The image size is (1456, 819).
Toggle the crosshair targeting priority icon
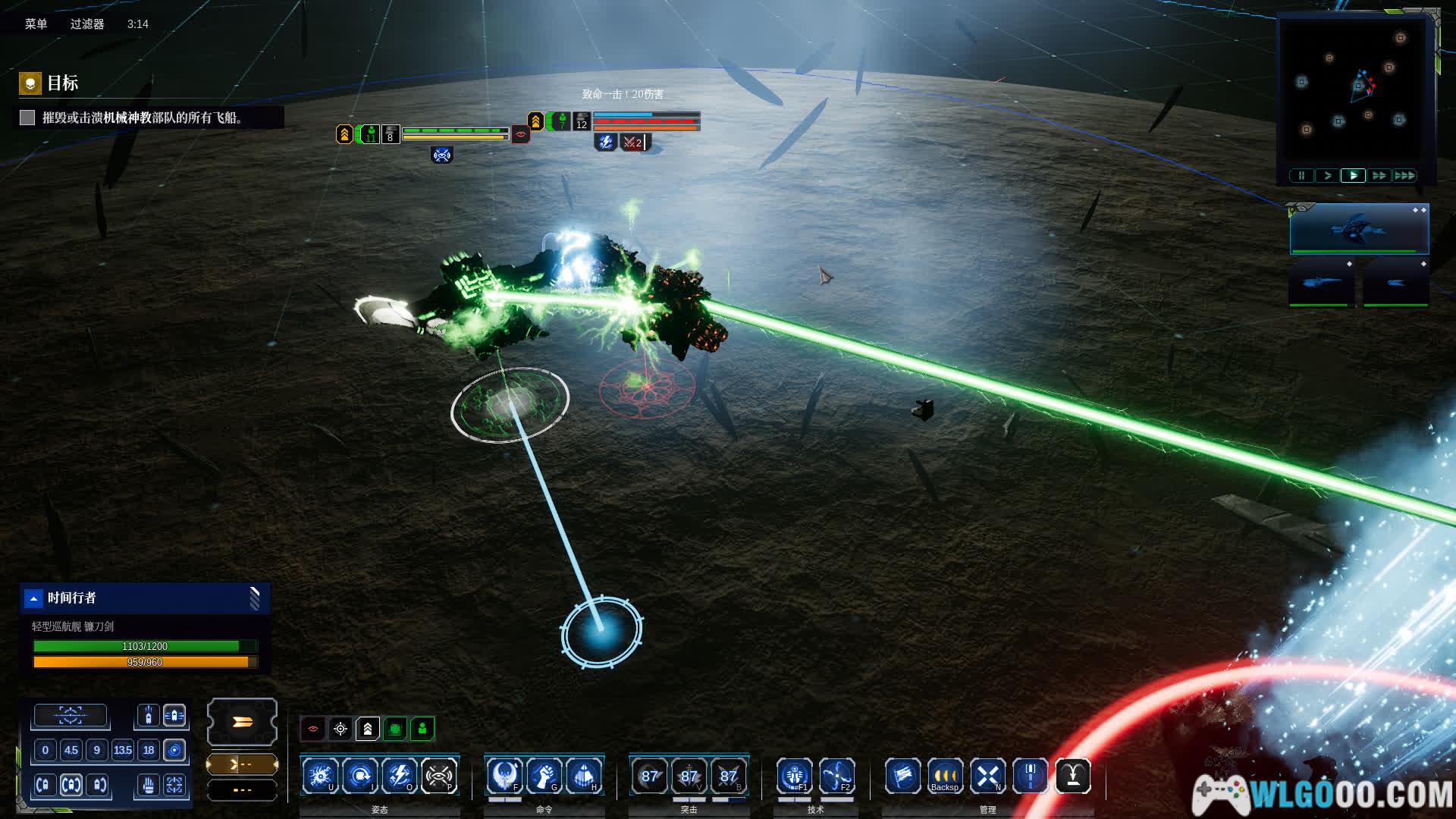(340, 729)
